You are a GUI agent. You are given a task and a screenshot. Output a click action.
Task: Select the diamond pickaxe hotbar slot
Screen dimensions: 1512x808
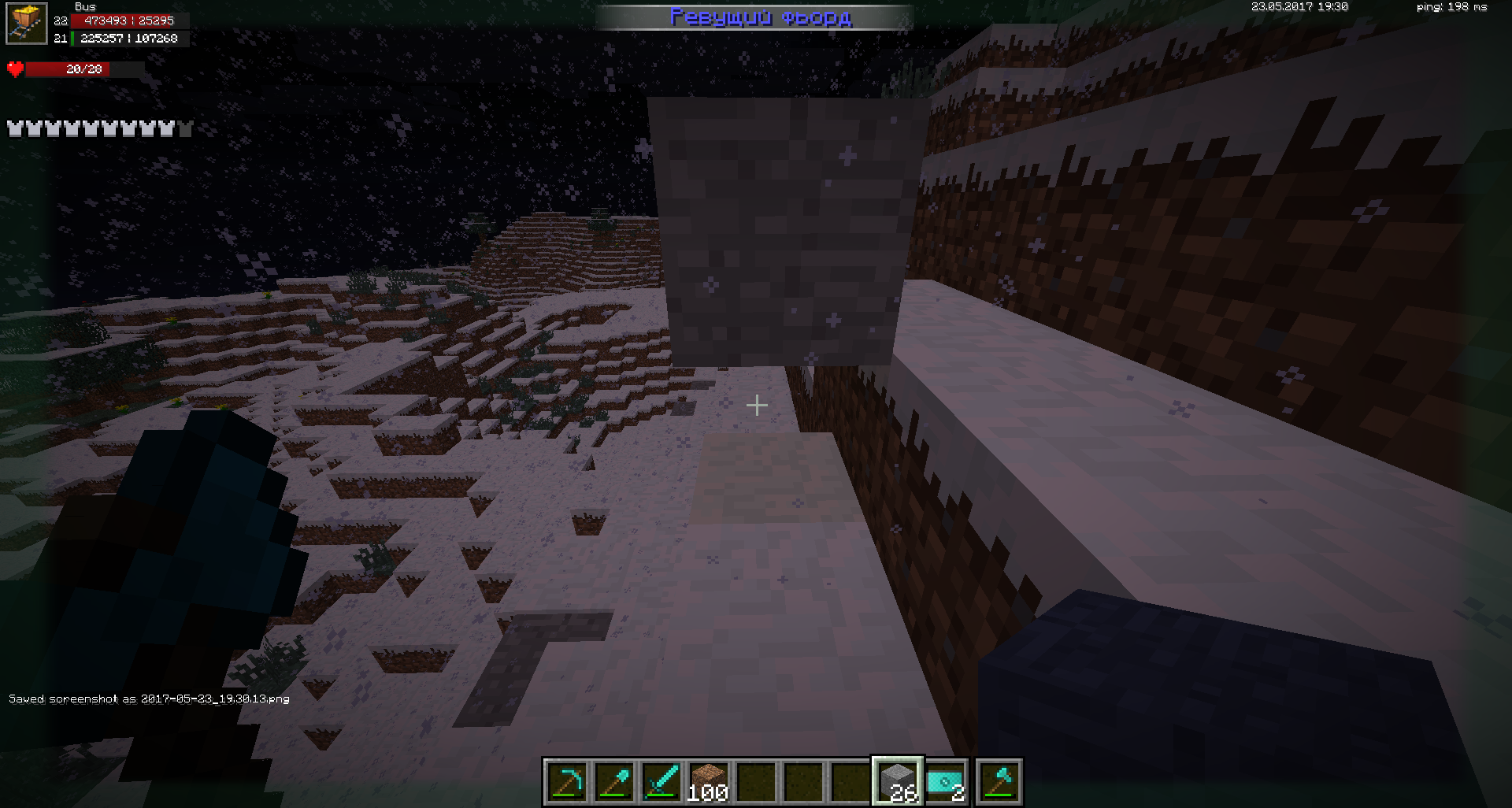pyautogui.click(x=566, y=782)
